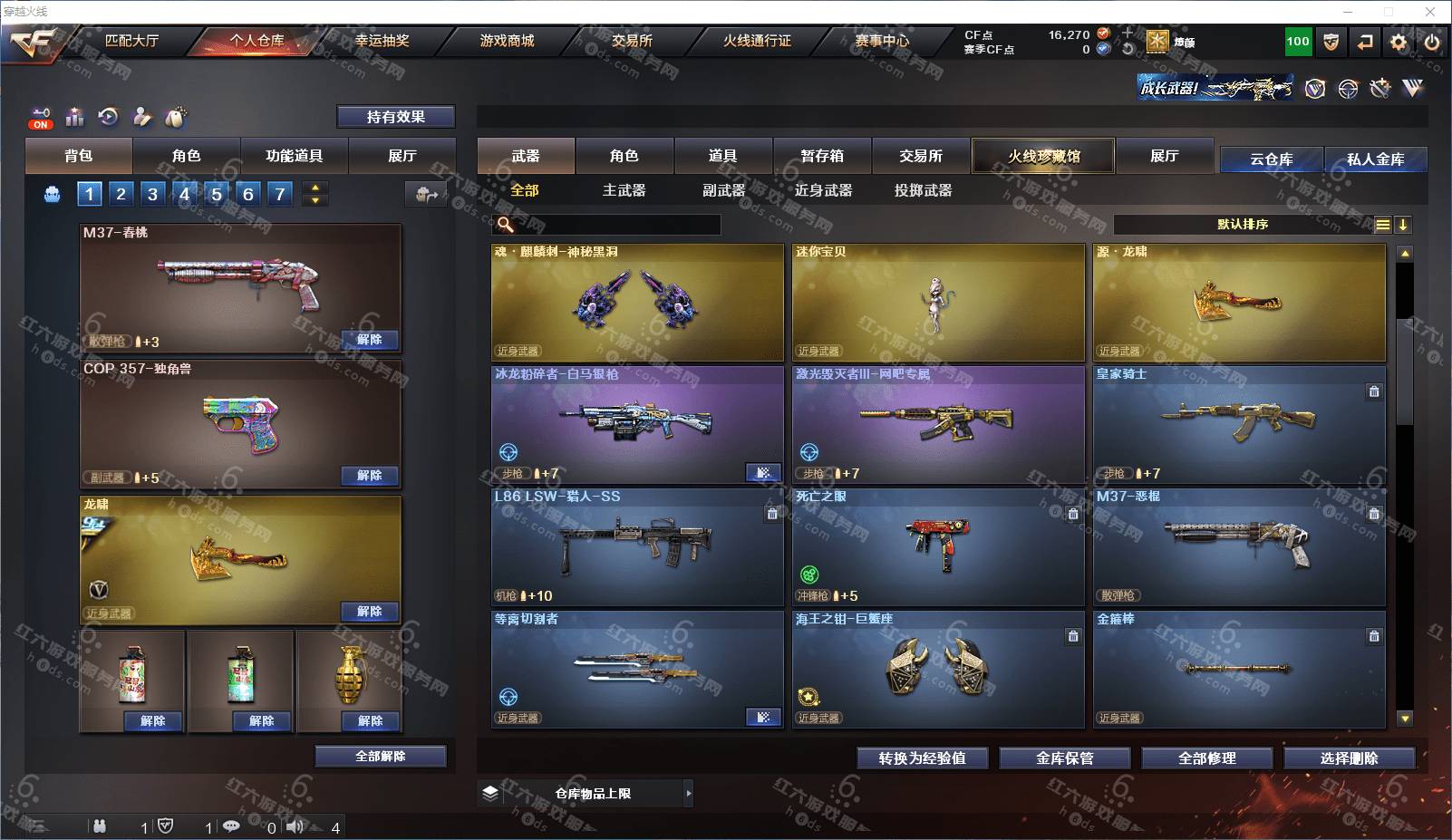This screenshot has width=1452, height=840.
Task: Click 选择删除 to delete selected items
Action: (1350, 758)
